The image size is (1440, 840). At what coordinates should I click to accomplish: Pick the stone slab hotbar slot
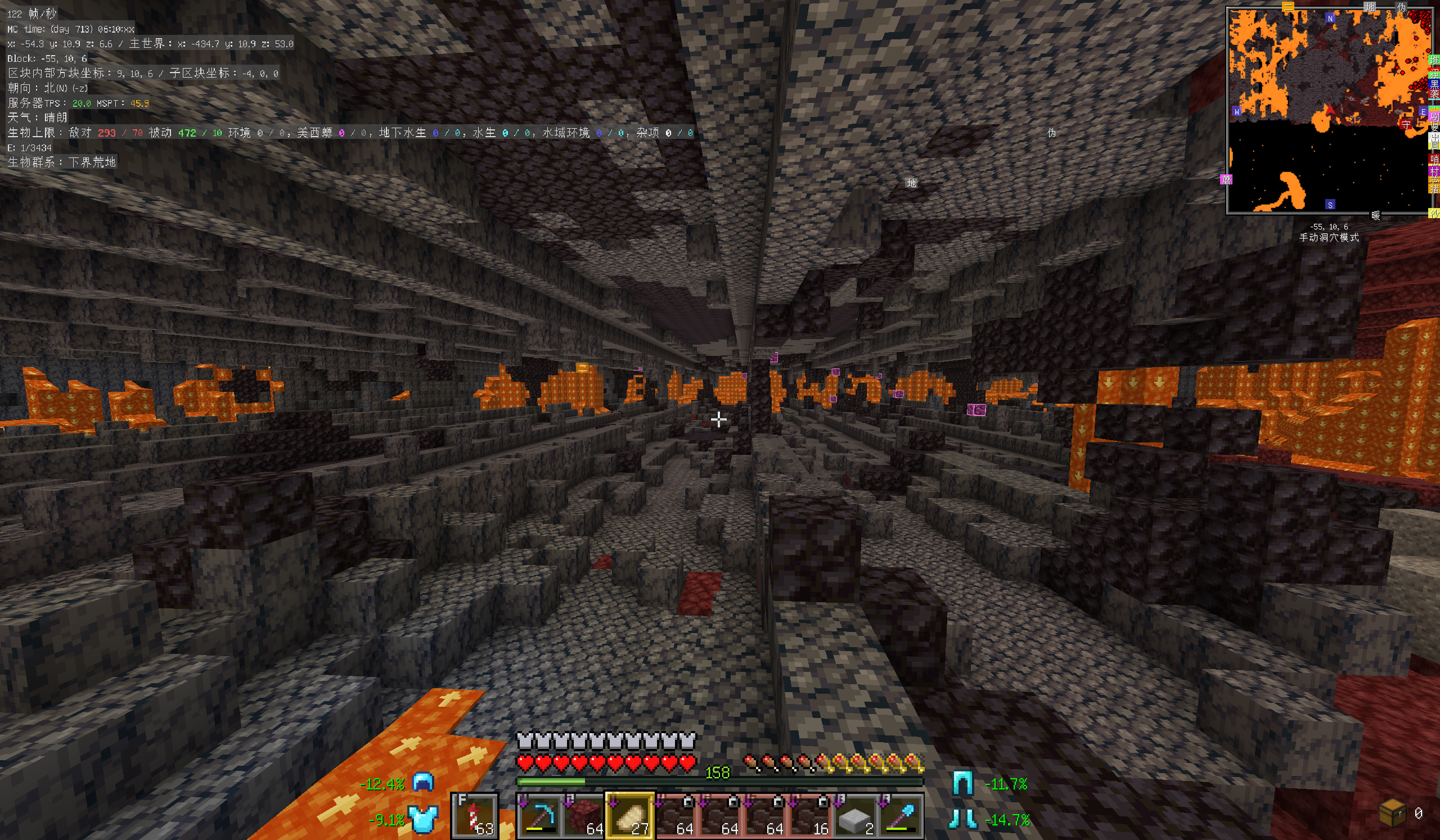tap(854, 816)
